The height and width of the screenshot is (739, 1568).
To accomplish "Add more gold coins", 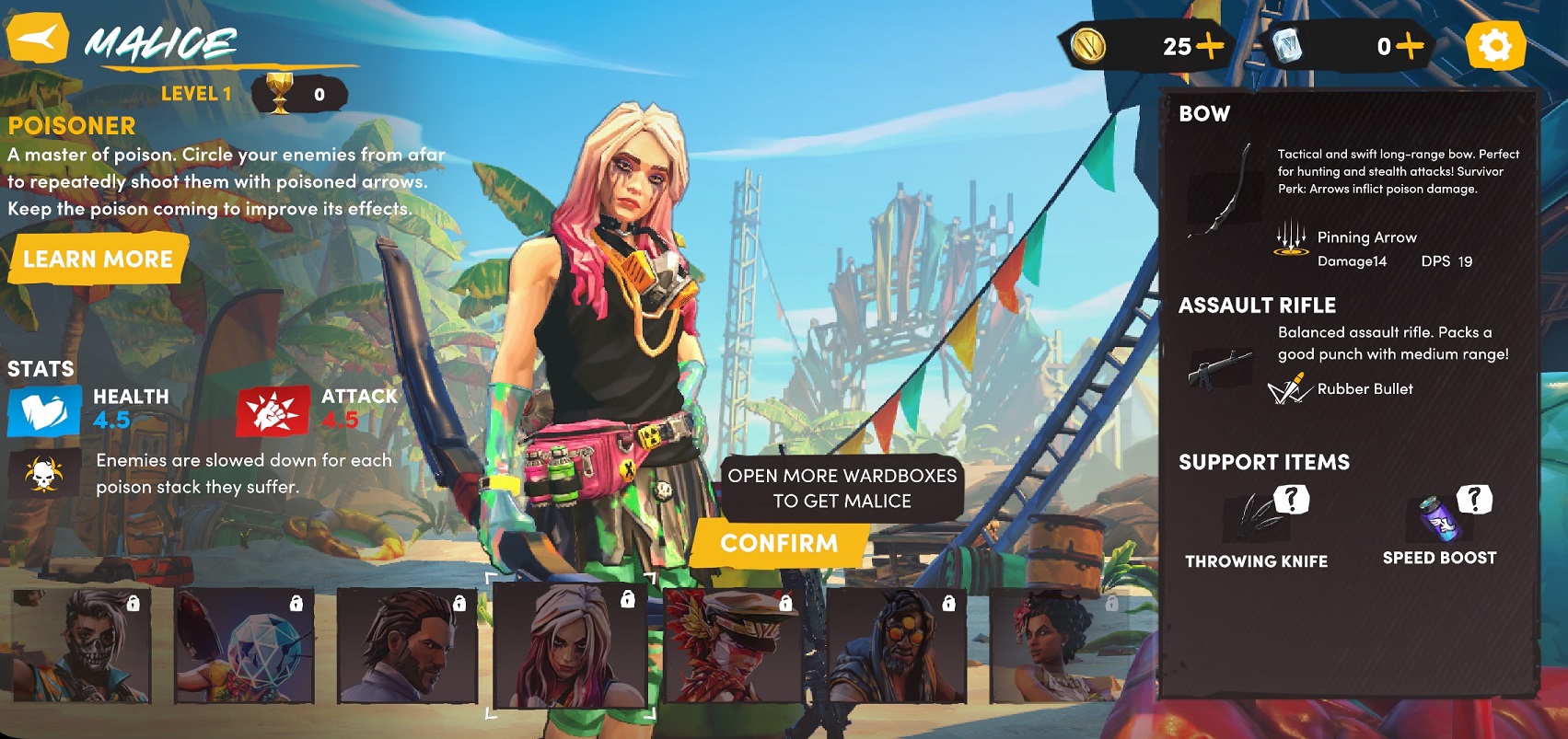I will click(x=1211, y=46).
